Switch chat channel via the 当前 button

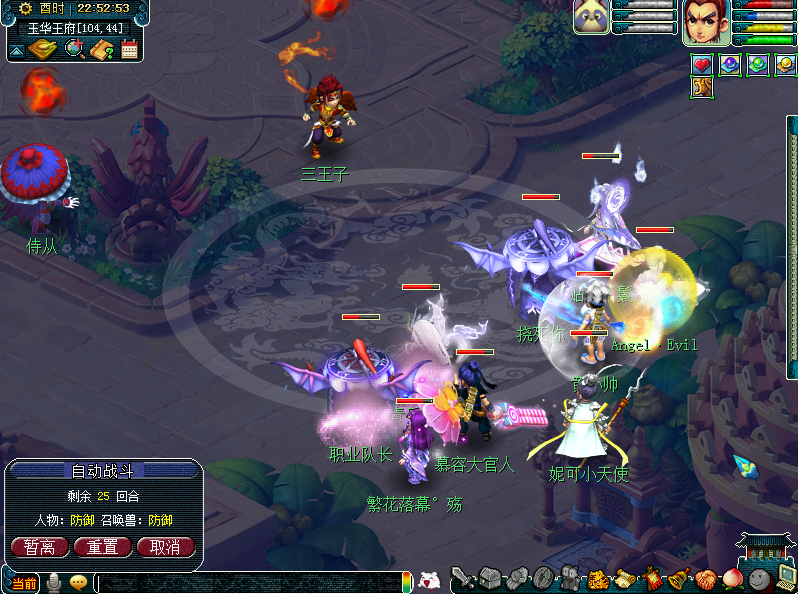[25, 583]
